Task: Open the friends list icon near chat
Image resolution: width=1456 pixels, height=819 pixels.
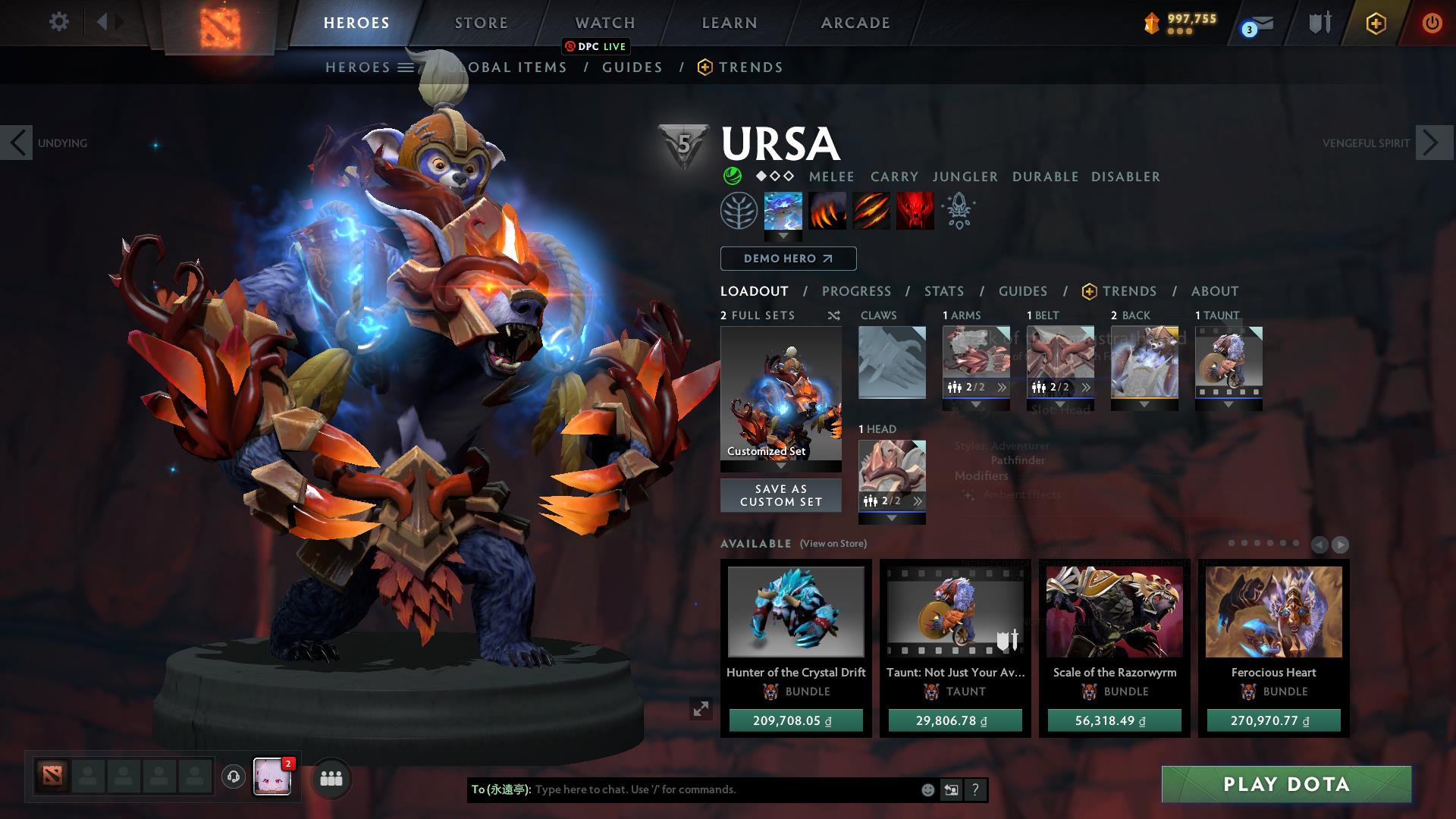Action: pyautogui.click(x=330, y=777)
